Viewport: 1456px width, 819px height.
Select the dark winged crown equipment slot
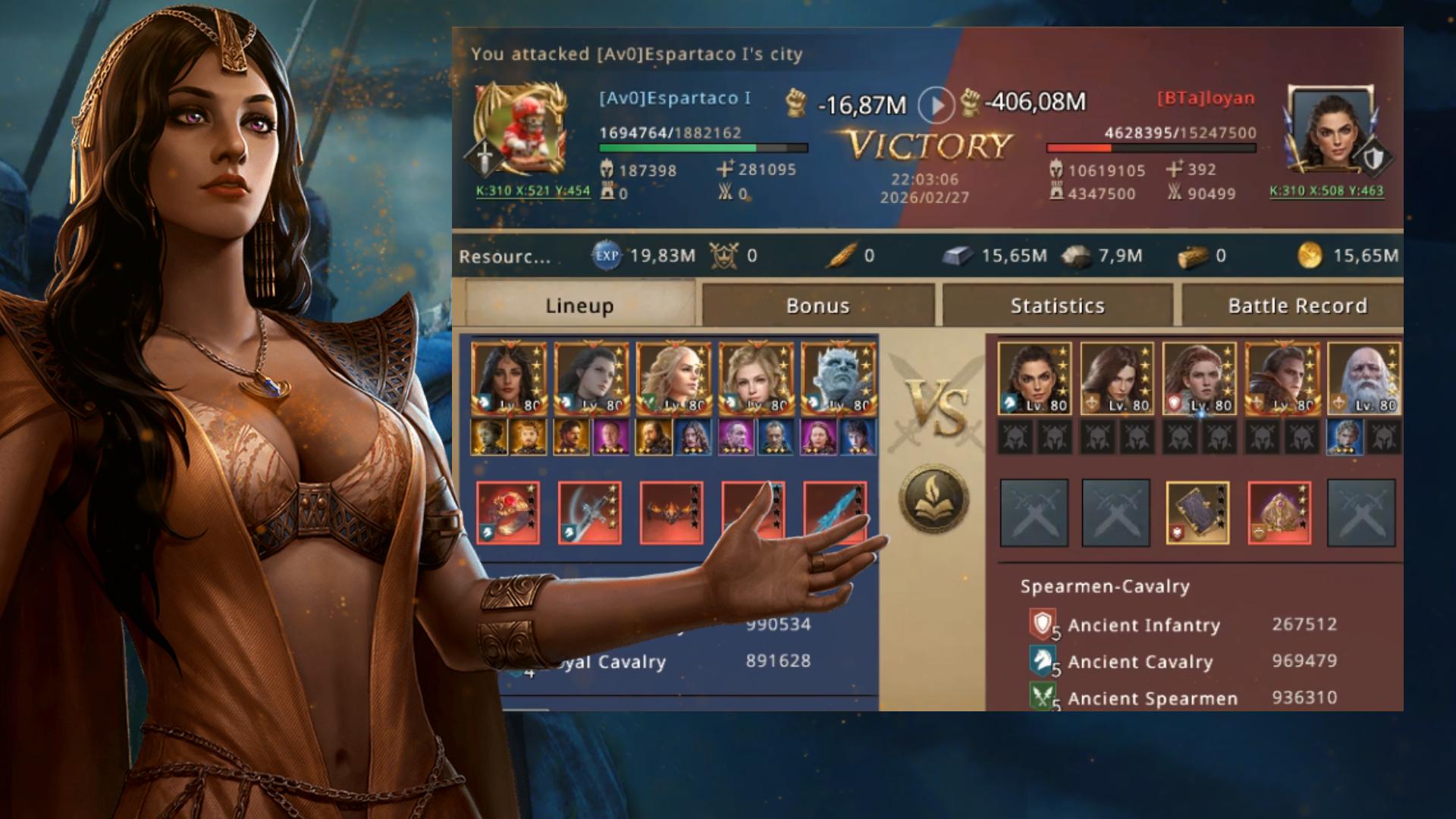pos(672,513)
